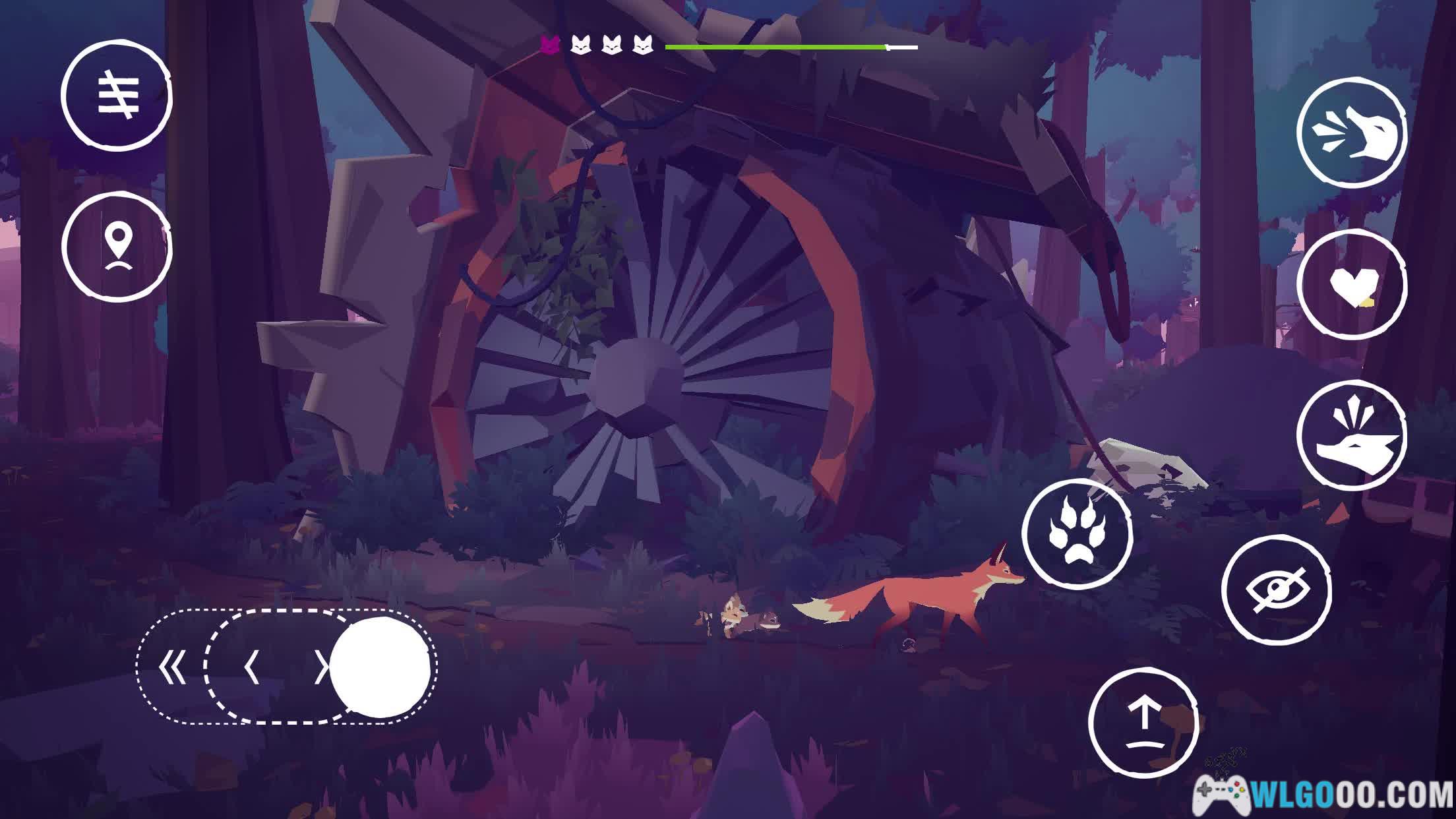
Task: Tap the white round movement joystick knob
Action: click(380, 667)
